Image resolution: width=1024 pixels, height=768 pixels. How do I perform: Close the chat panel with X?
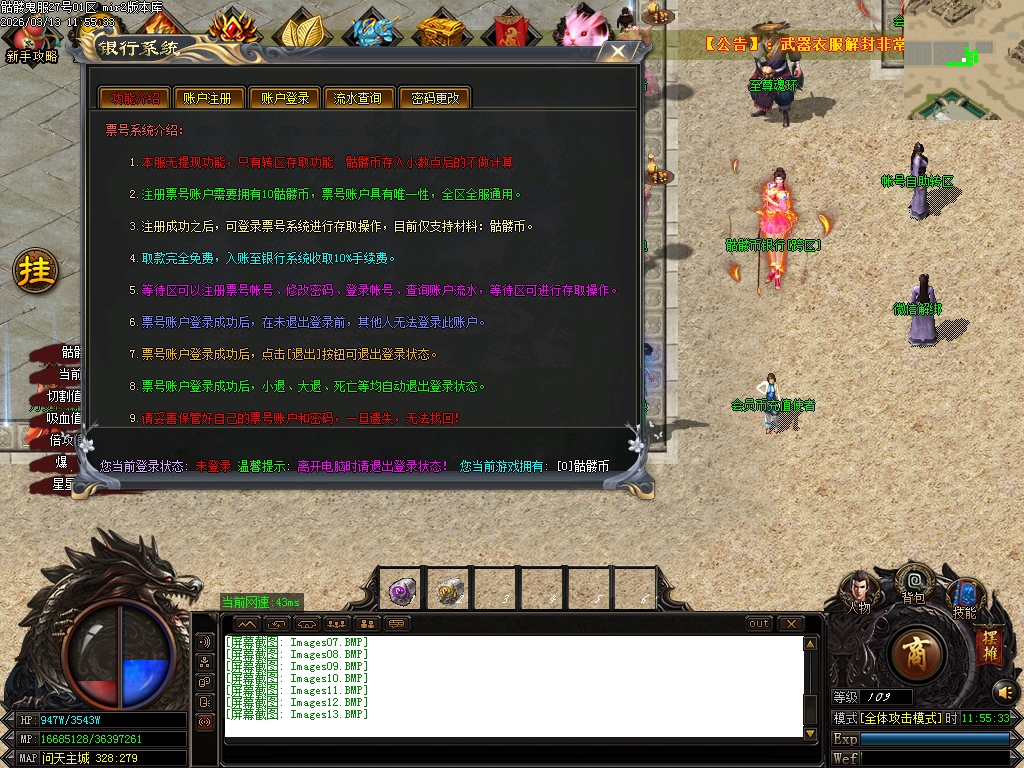(791, 624)
